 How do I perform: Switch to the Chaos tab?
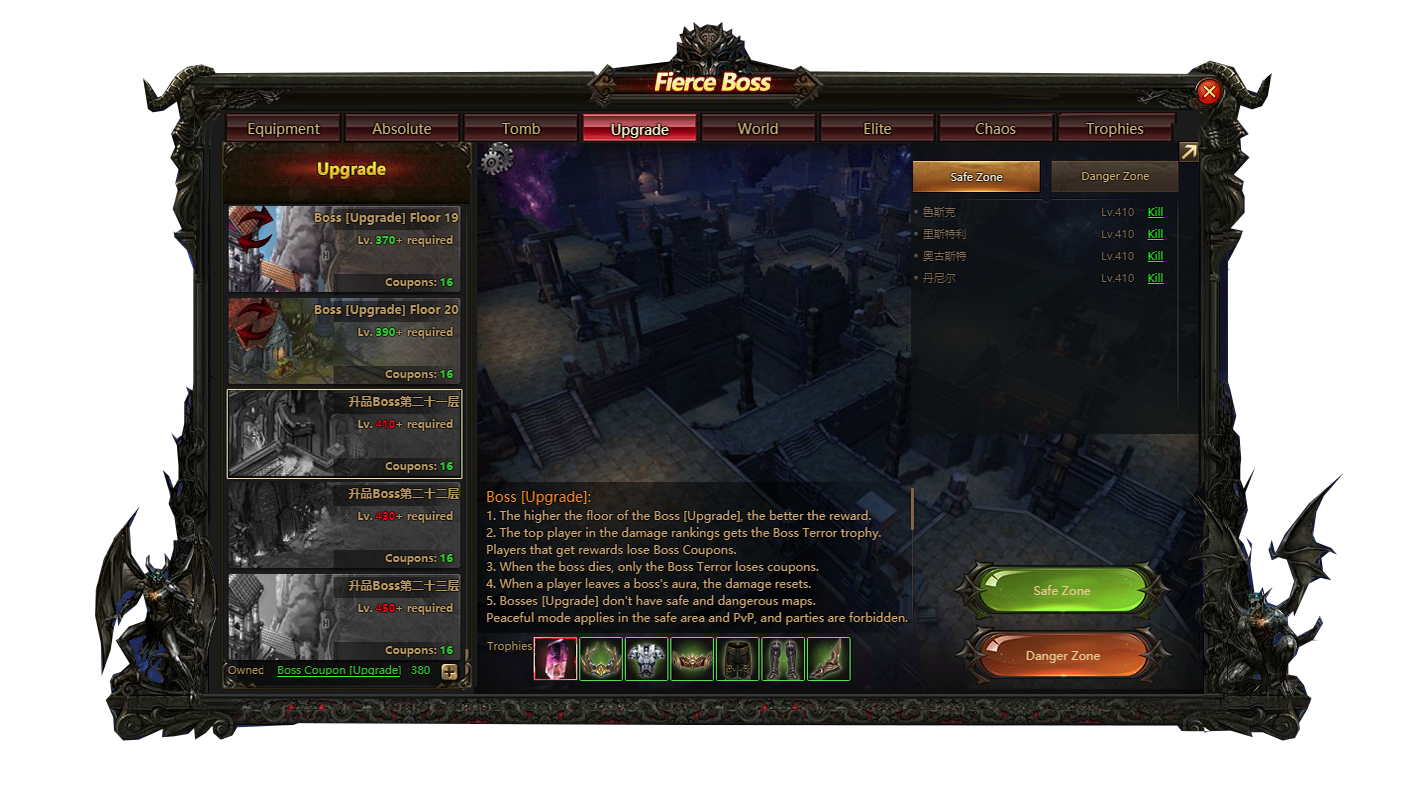995,129
